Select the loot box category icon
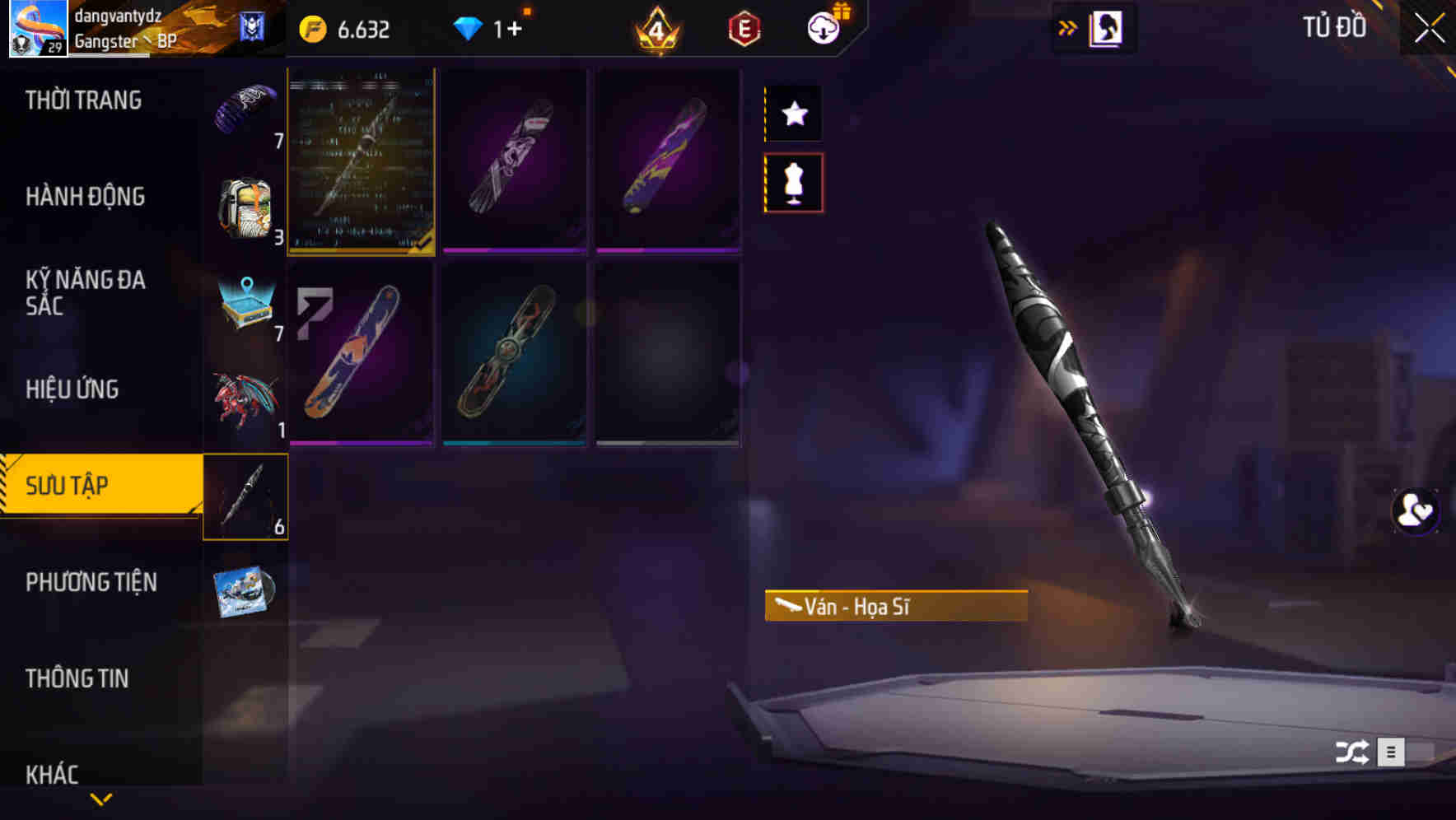Image resolution: width=1456 pixels, height=820 pixels. (x=245, y=305)
